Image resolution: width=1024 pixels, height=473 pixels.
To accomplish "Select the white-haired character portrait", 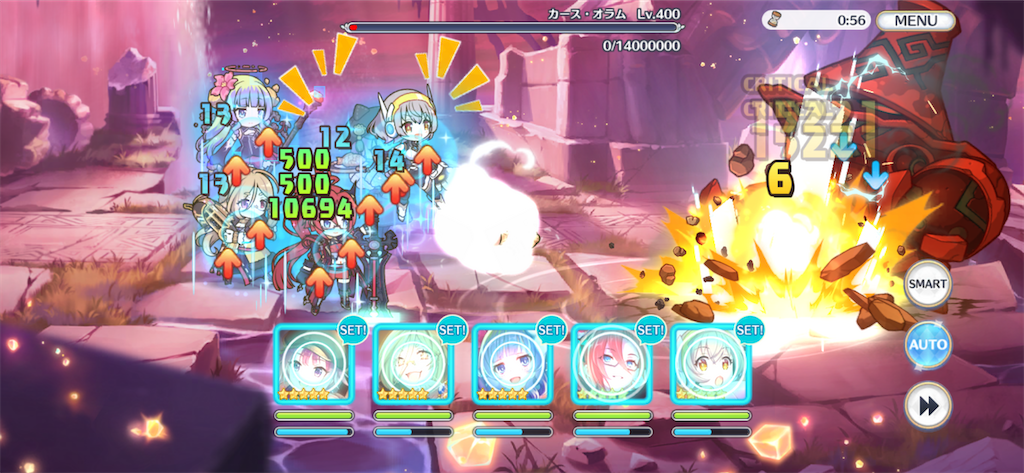I will 710,365.
